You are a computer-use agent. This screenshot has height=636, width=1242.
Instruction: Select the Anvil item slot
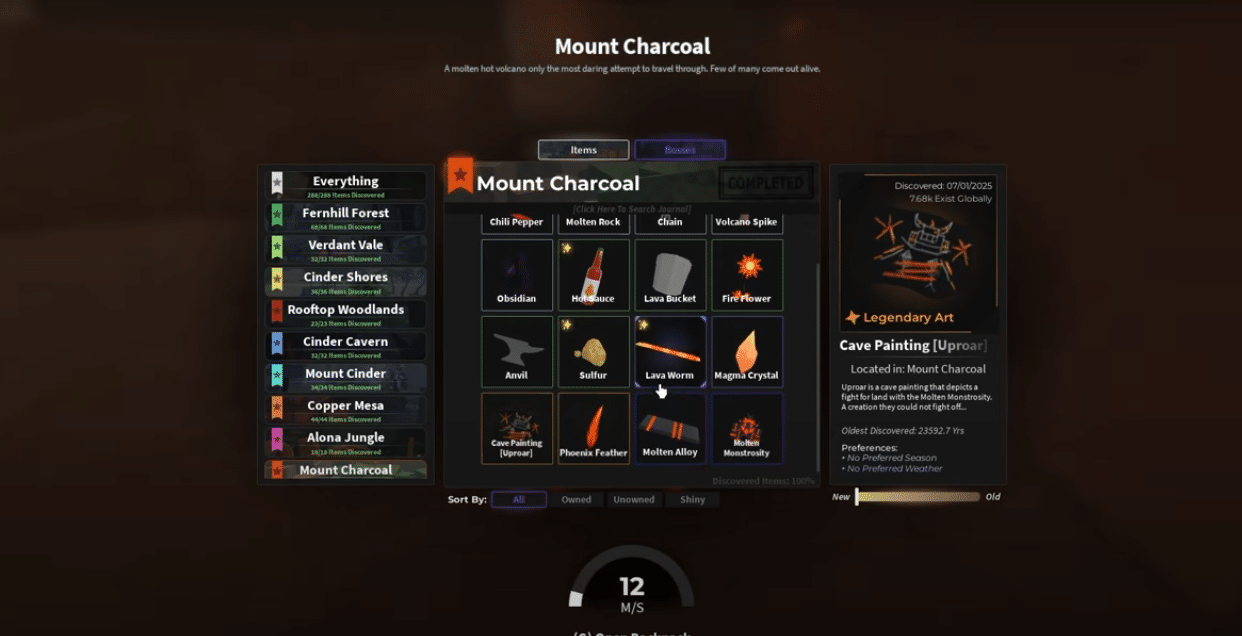click(x=517, y=352)
